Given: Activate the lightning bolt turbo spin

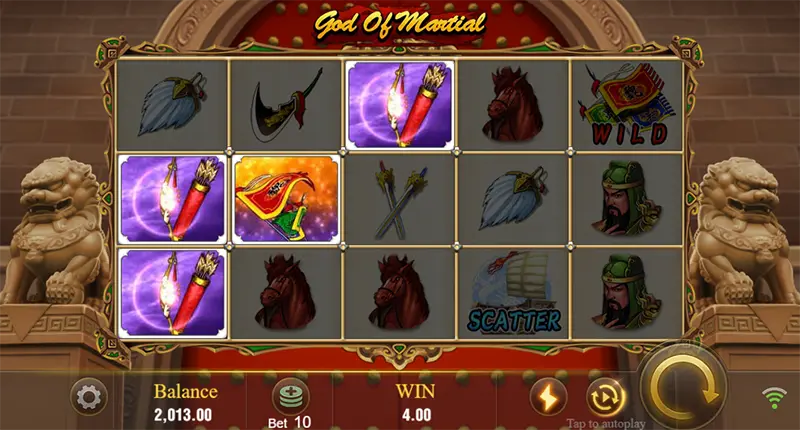Looking at the screenshot, I should click(x=548, y=397).
